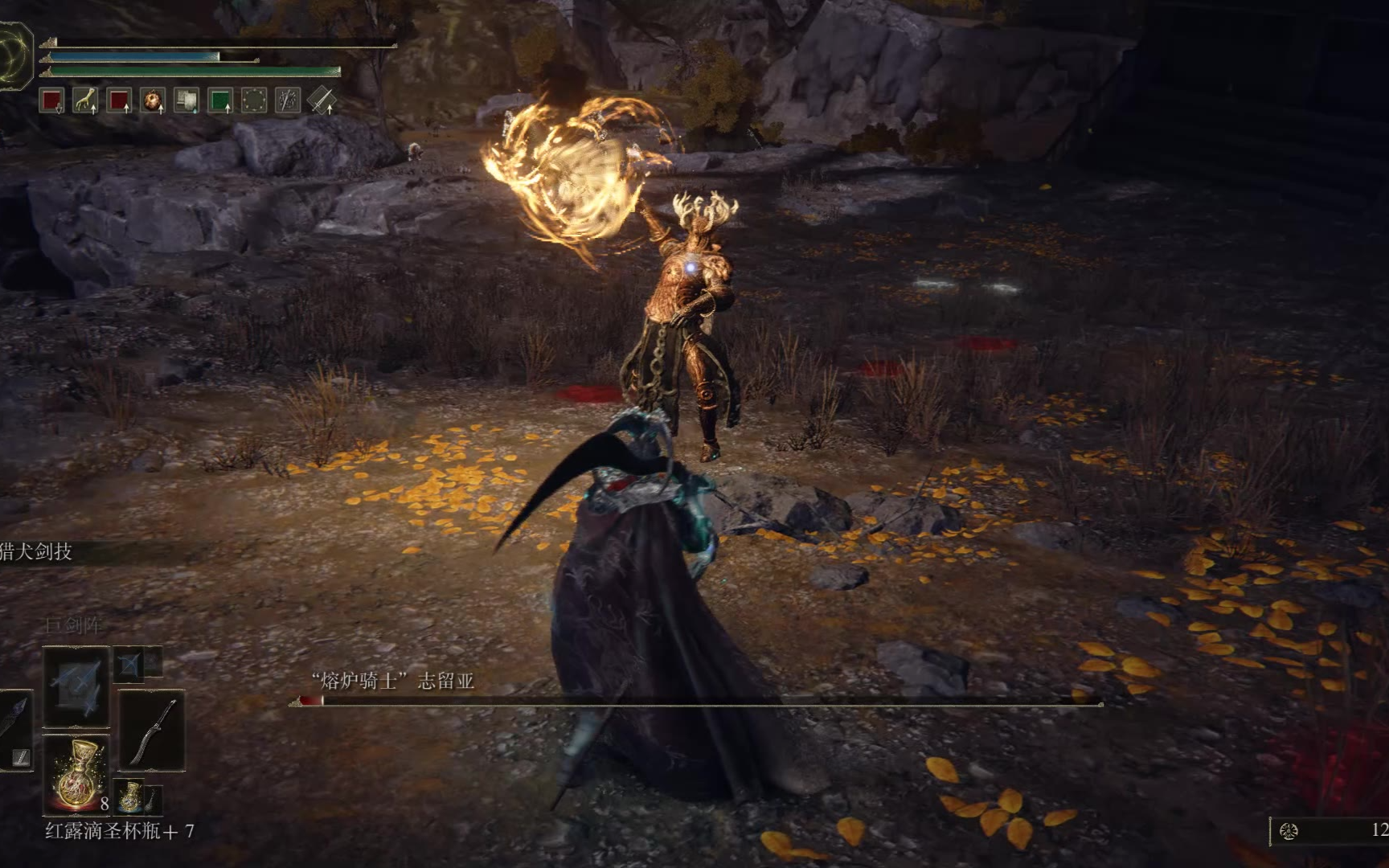Inspect the red square debuff icon with down arrow
The width and height of the screenshot is (1389, 868).
point(52,101)
